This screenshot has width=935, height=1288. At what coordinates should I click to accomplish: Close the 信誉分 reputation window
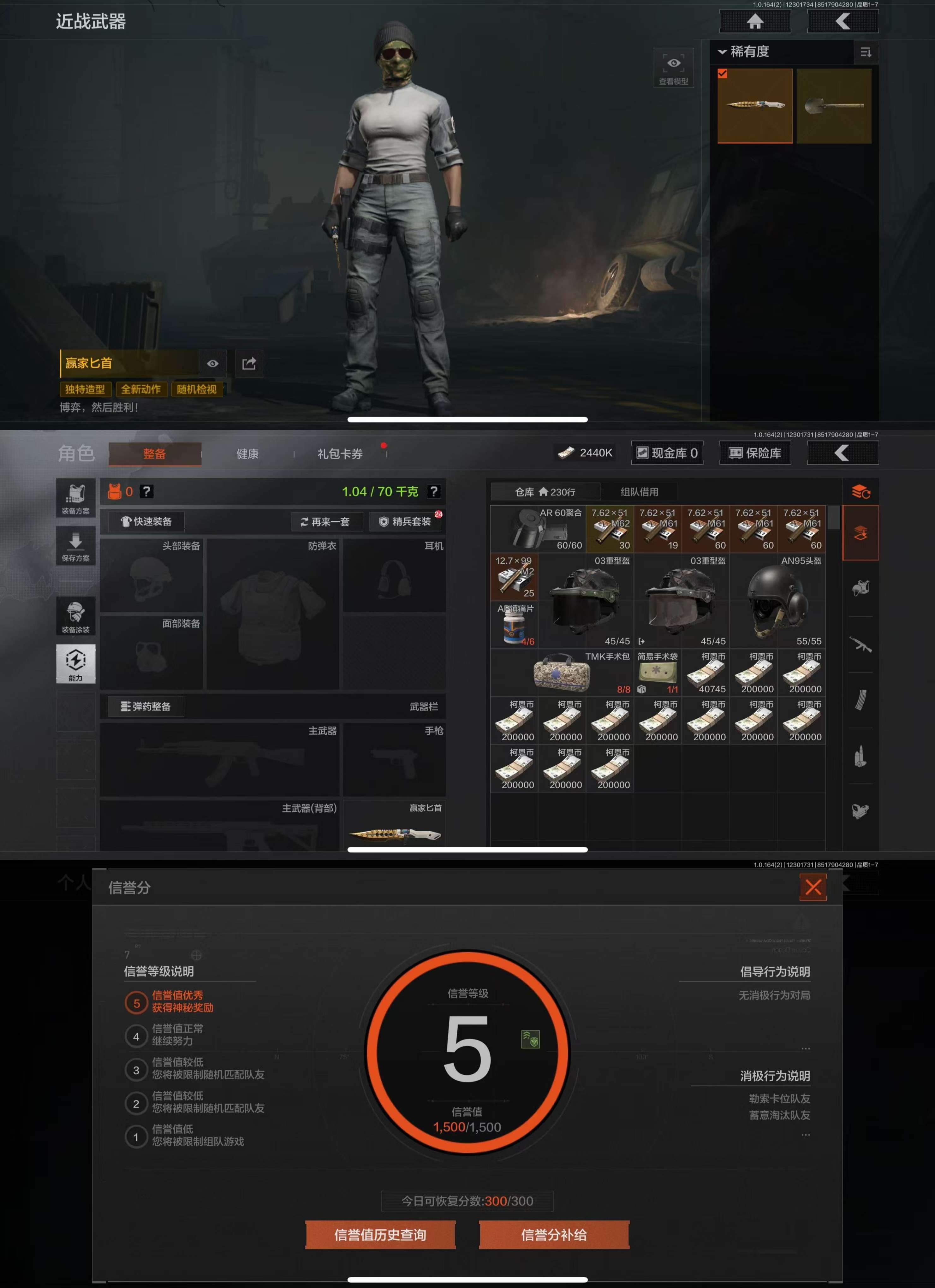click(x=813, y=887)
